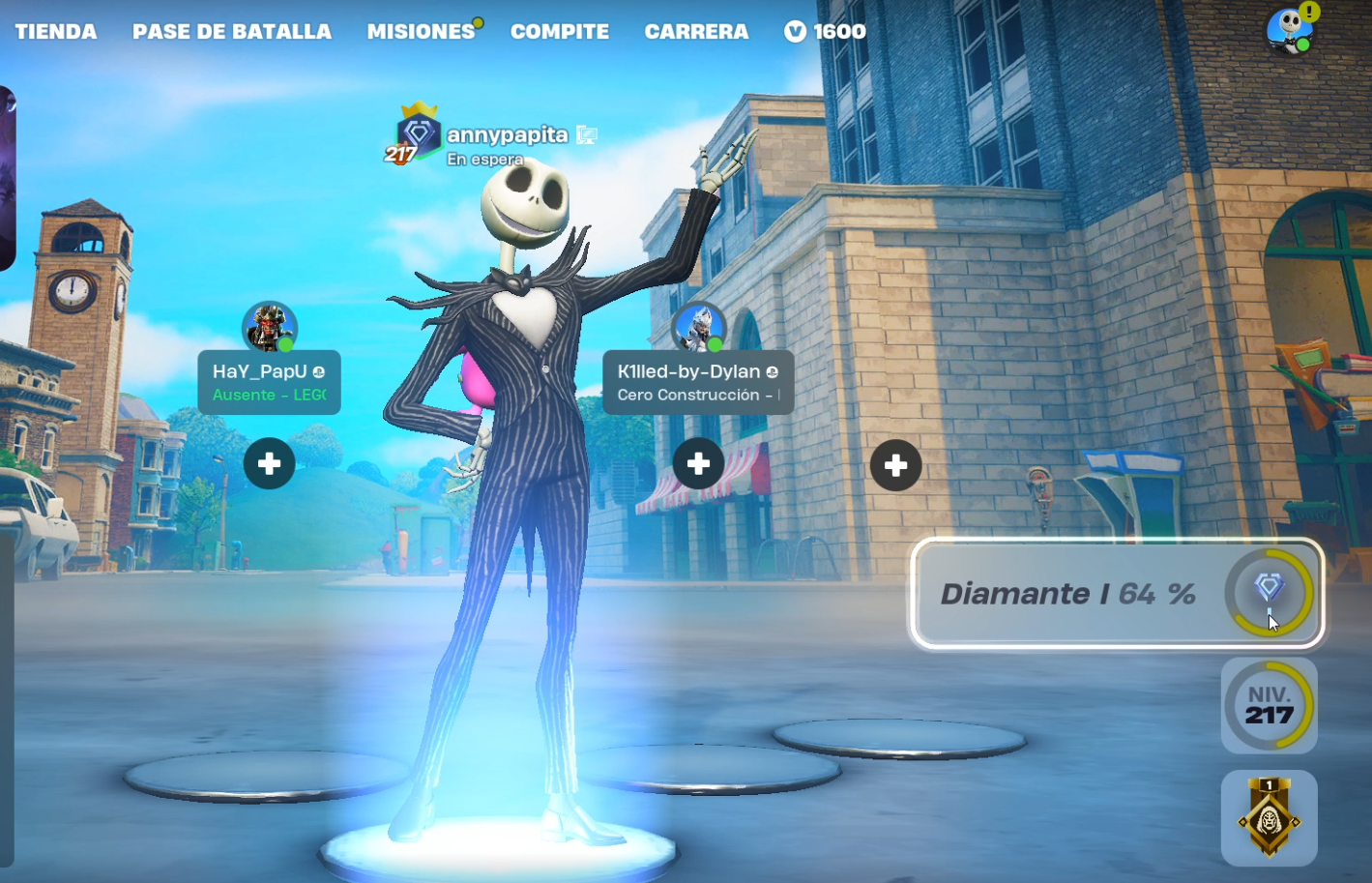The width and height of the screenshot is (1372, 883).
Task: Open the Tienda tab
Action: [x=56, y=32]
